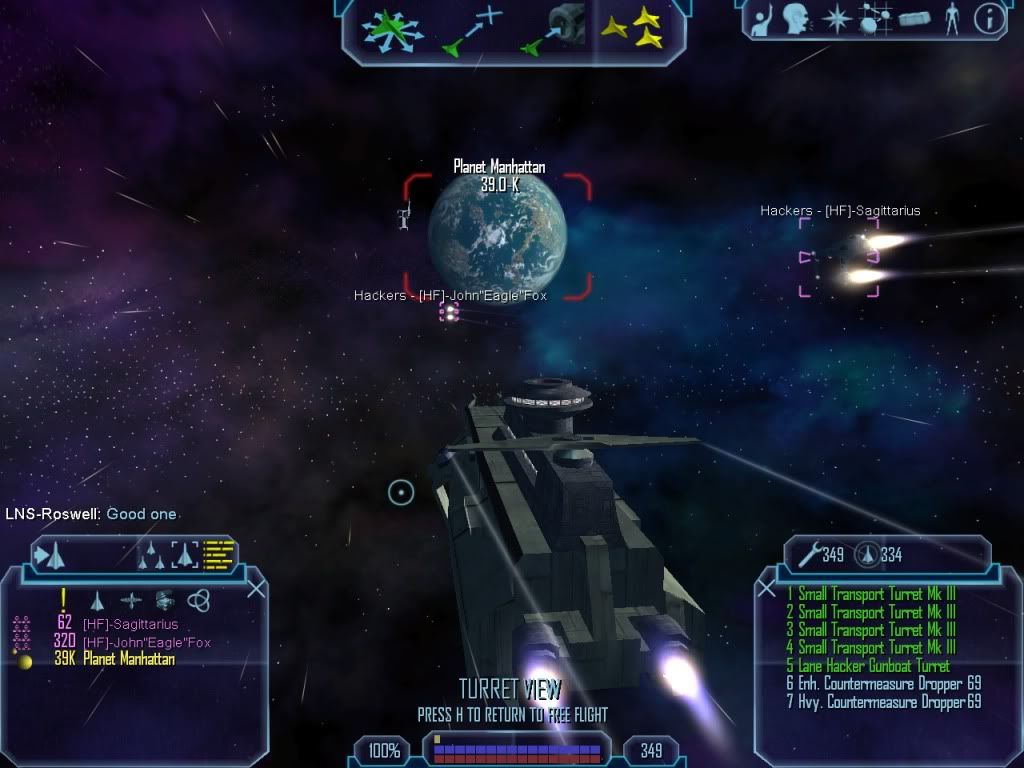
Task: Open the chat speaking-head icon
Action: click(x=796, y=17)
